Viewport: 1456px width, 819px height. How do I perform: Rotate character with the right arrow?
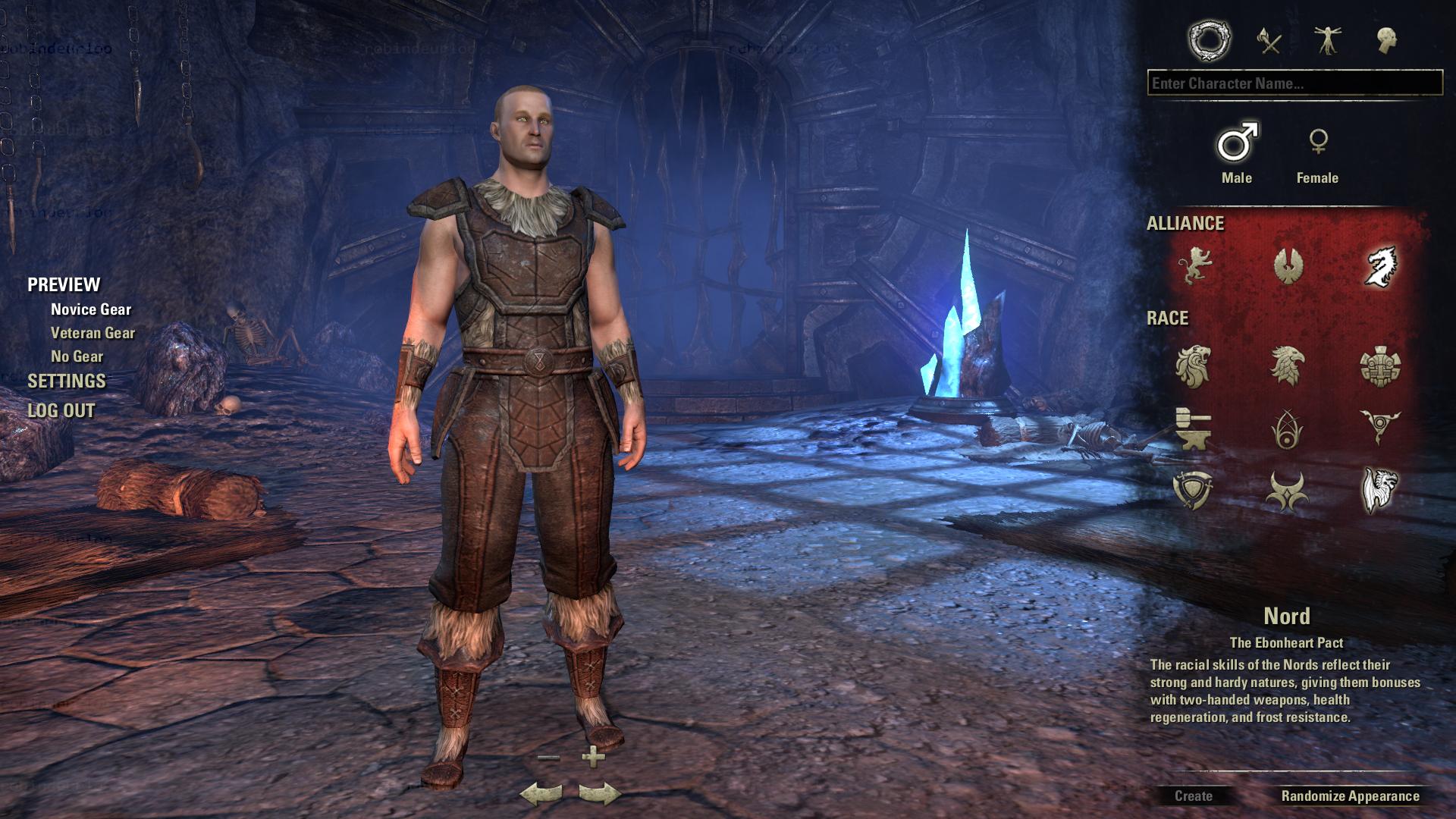tap(599, 794)
